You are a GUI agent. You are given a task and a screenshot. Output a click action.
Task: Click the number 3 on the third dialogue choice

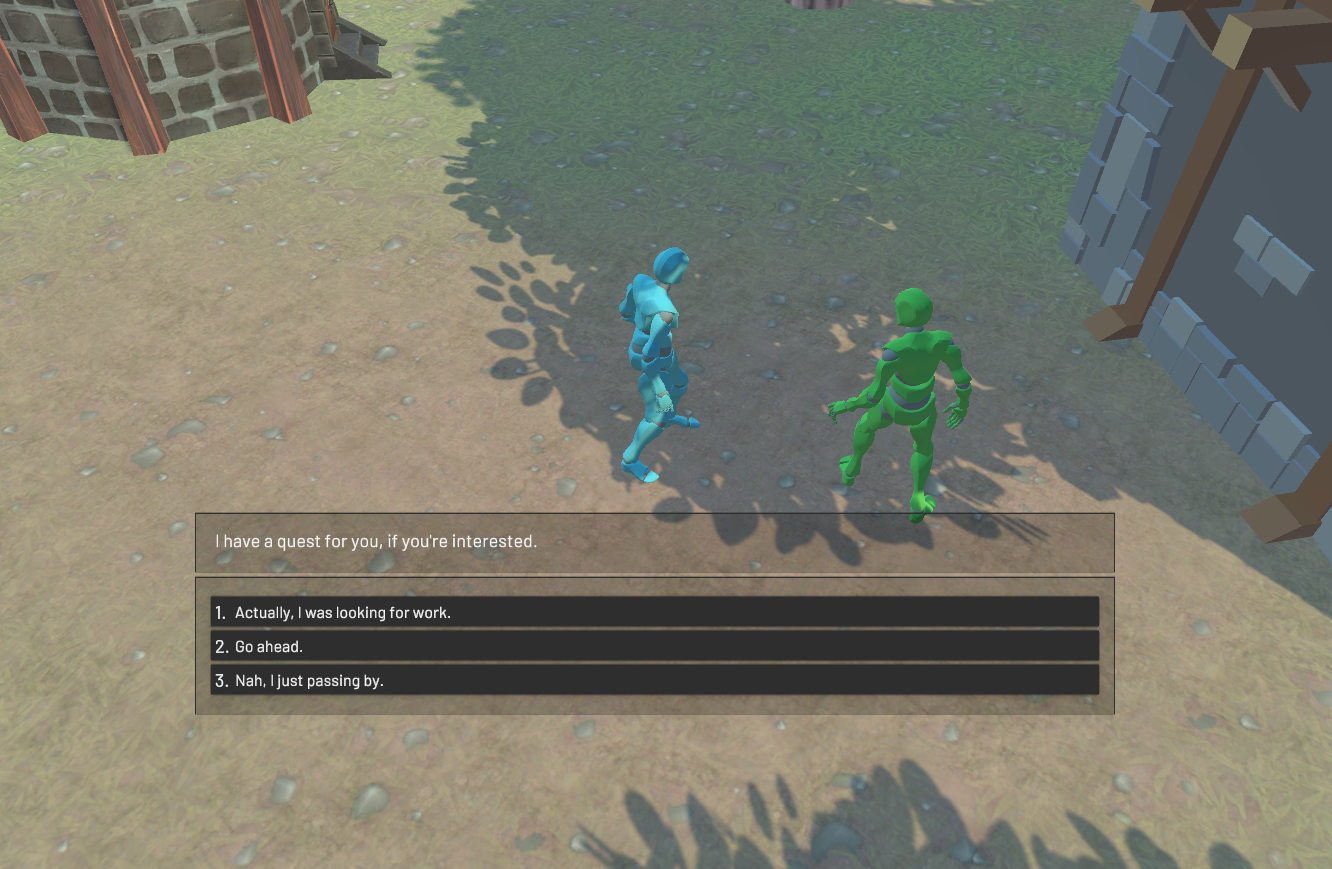(x=222, y=681)
